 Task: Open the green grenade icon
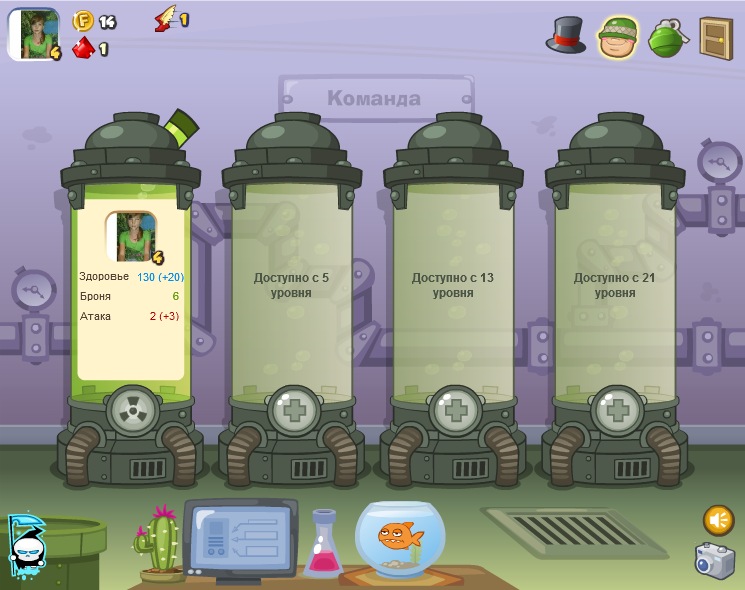click(666, 37)
